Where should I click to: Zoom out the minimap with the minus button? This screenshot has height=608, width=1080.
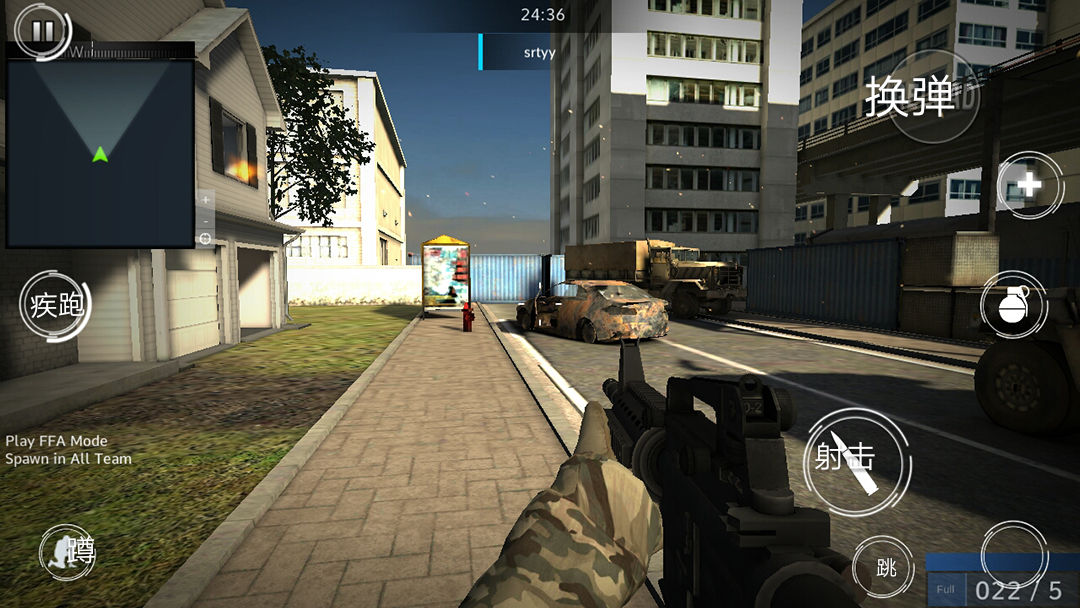pyautogui.click(x=205, y=218)
